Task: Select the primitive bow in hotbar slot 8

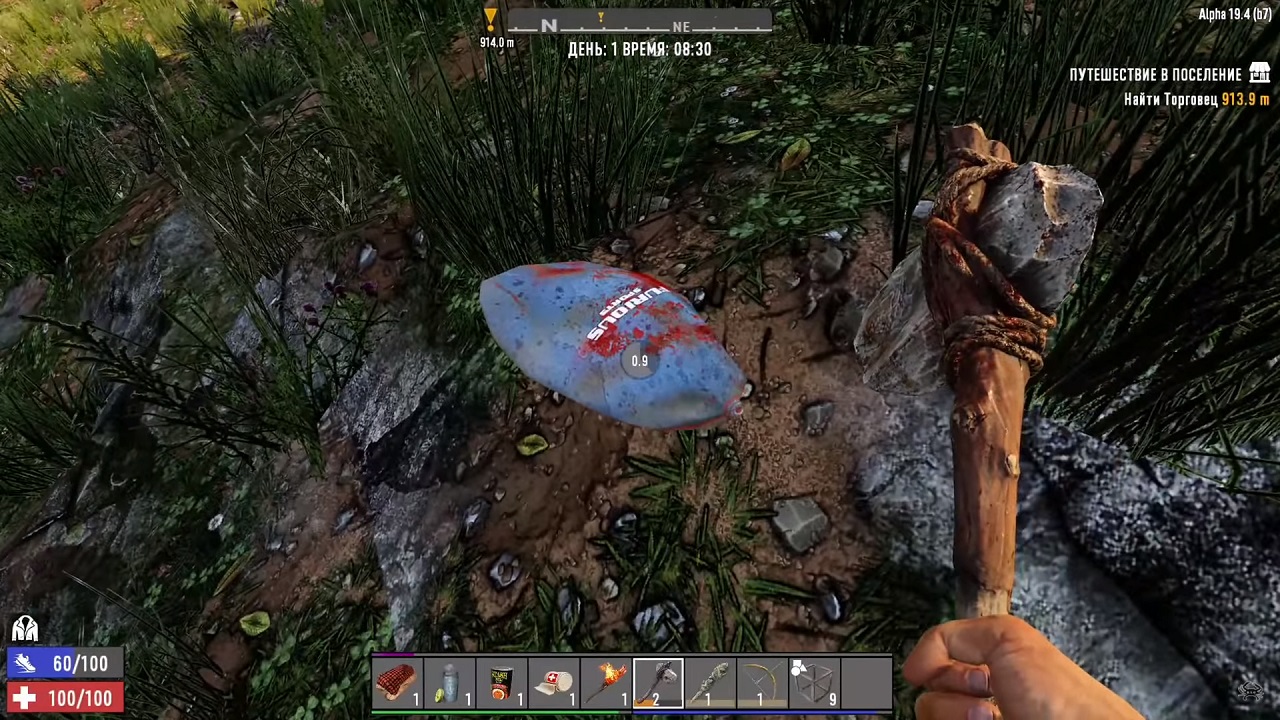Action: pyautogui.click(x=761, y=680)
